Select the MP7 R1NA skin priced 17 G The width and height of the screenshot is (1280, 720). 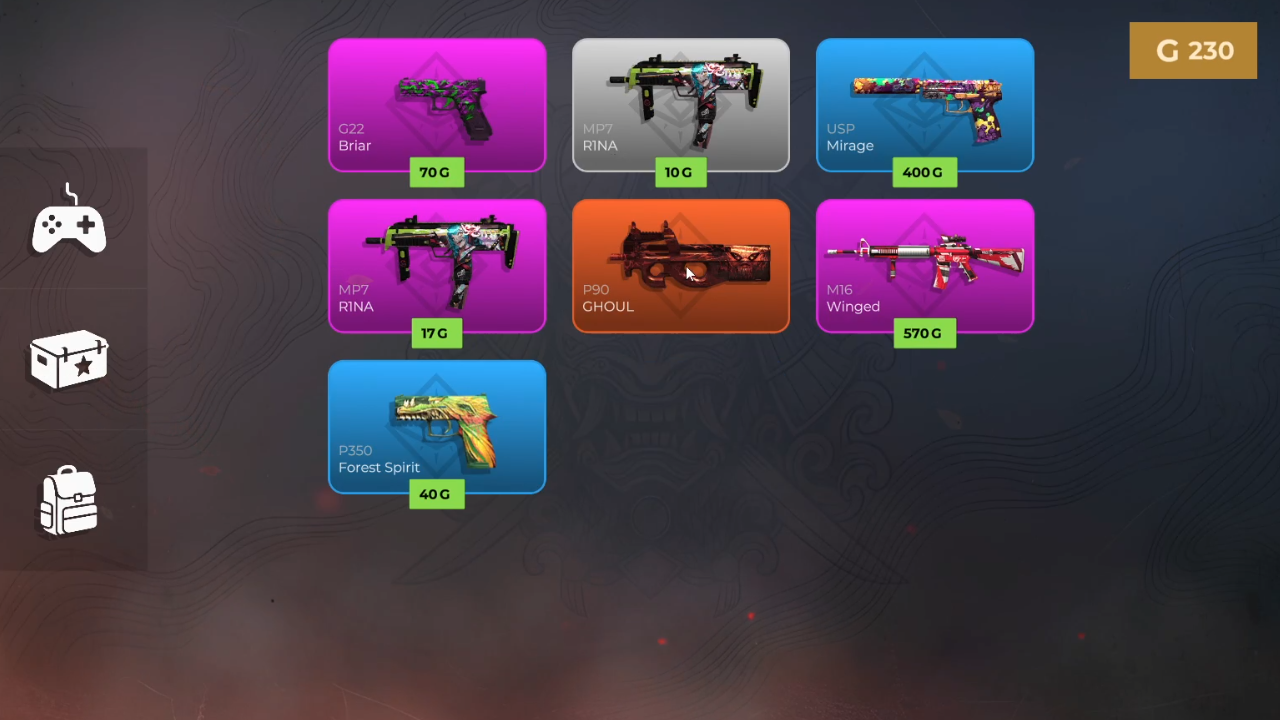click(437, 260)
